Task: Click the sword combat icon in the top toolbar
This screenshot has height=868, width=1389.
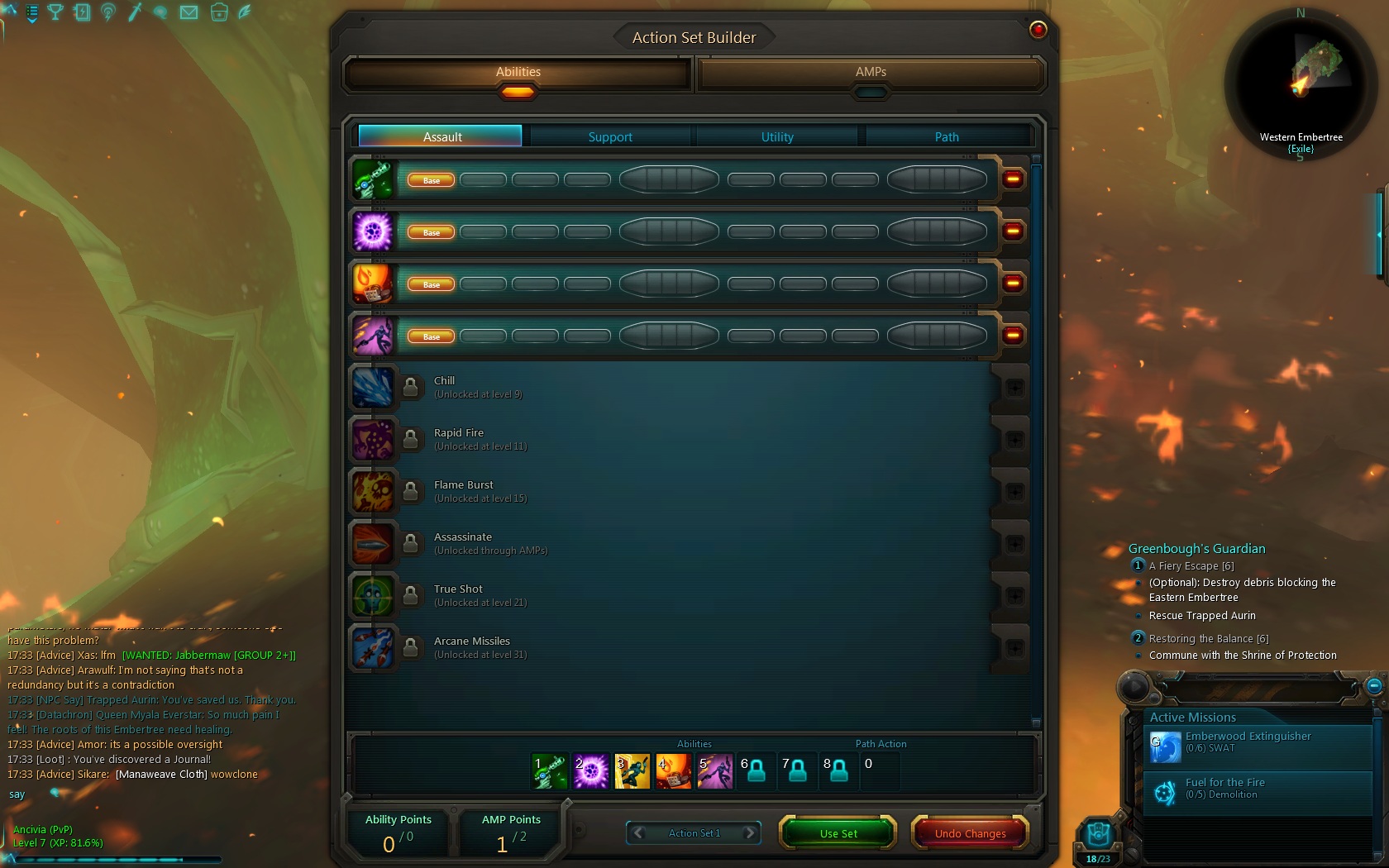Action: 134,13
